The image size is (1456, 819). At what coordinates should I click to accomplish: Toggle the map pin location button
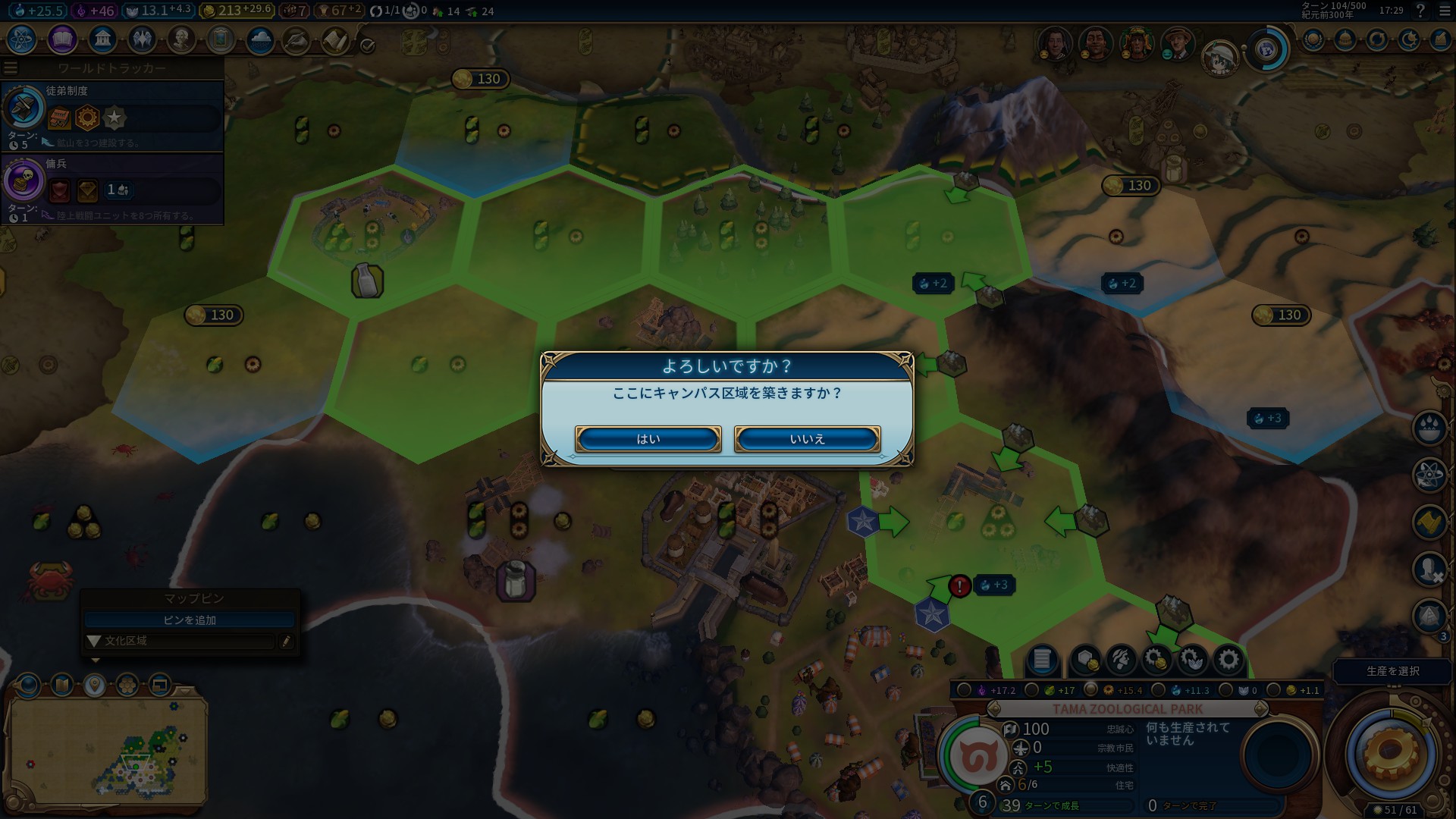pyautogui.click(x=94, y=686)
